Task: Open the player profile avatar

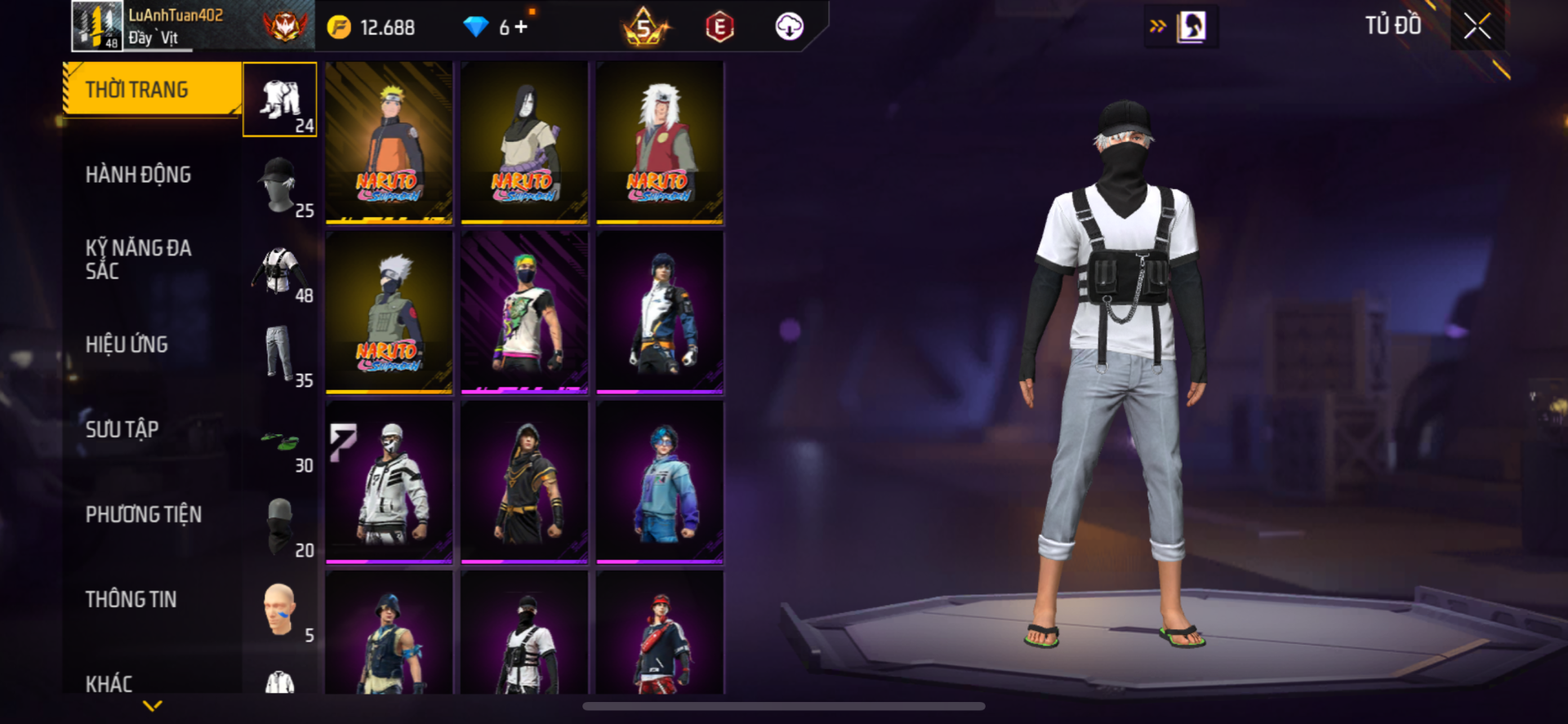Action: 97,26
